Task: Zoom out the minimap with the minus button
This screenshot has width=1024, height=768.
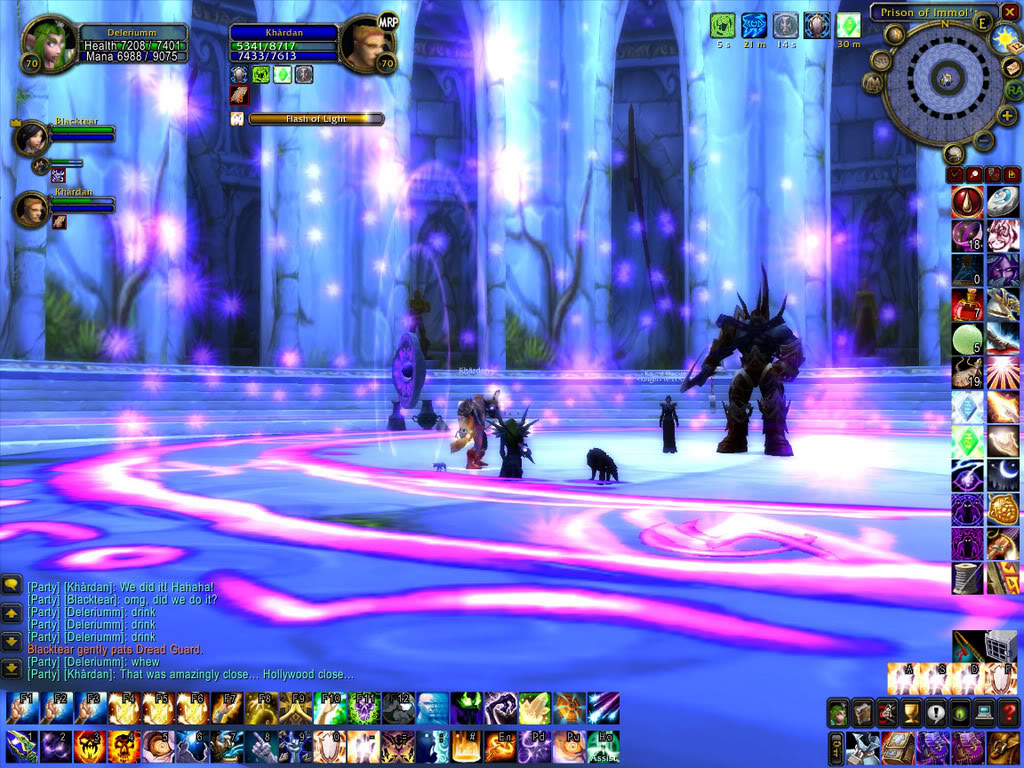Action: click(x=984, y=140)
